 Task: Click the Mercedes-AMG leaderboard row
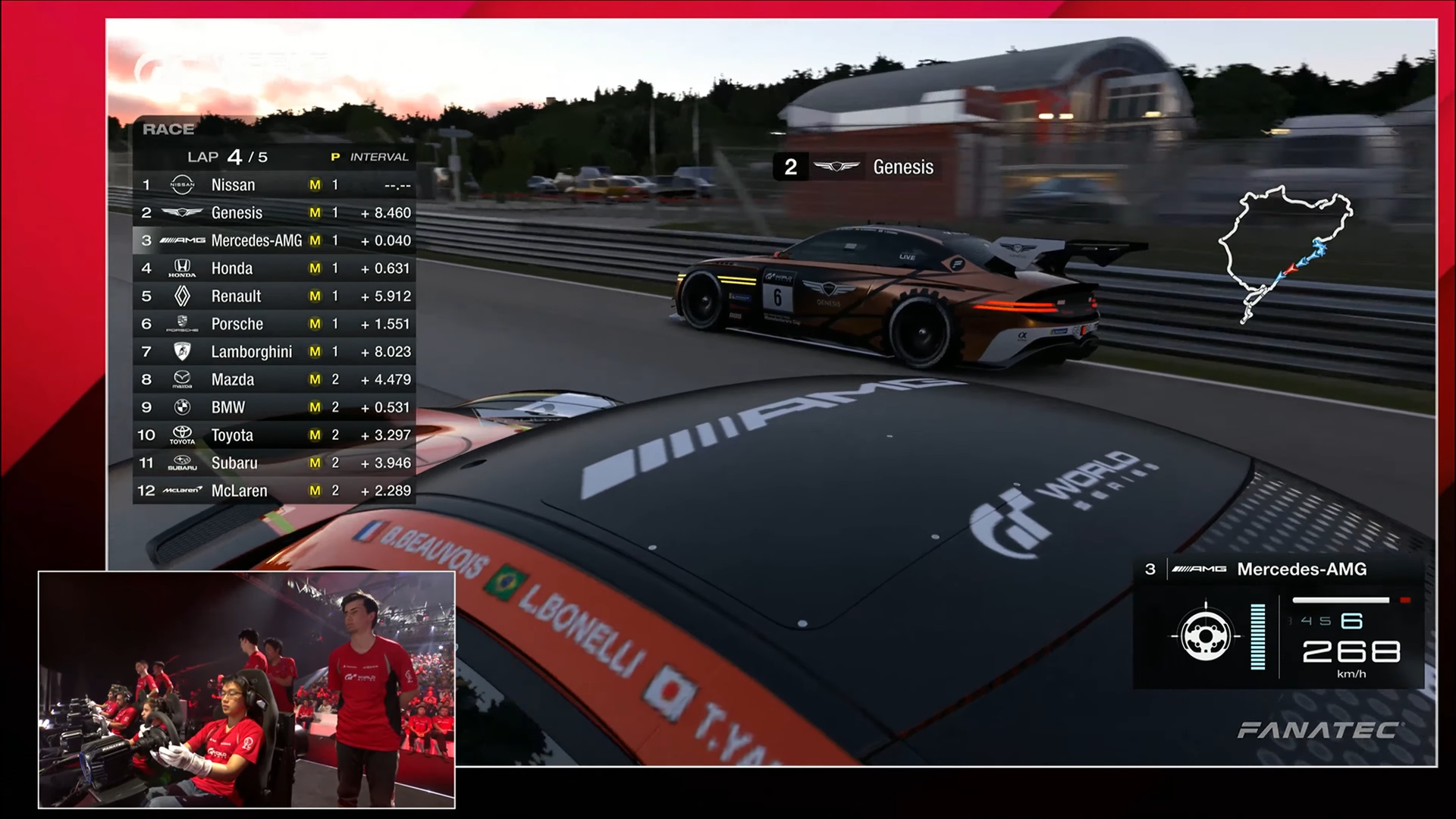[x=275, y=241]
